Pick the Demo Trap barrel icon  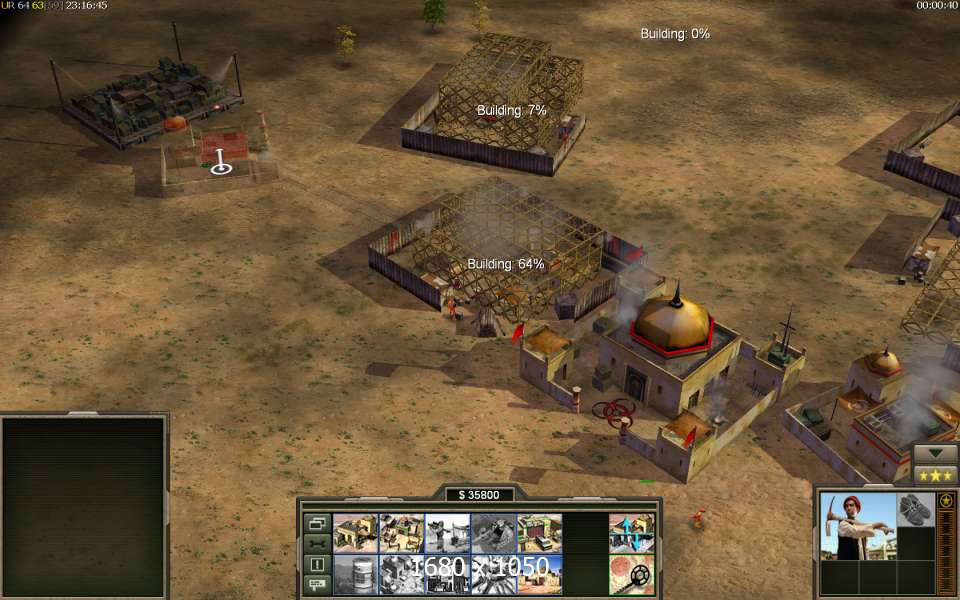(355, 575)
